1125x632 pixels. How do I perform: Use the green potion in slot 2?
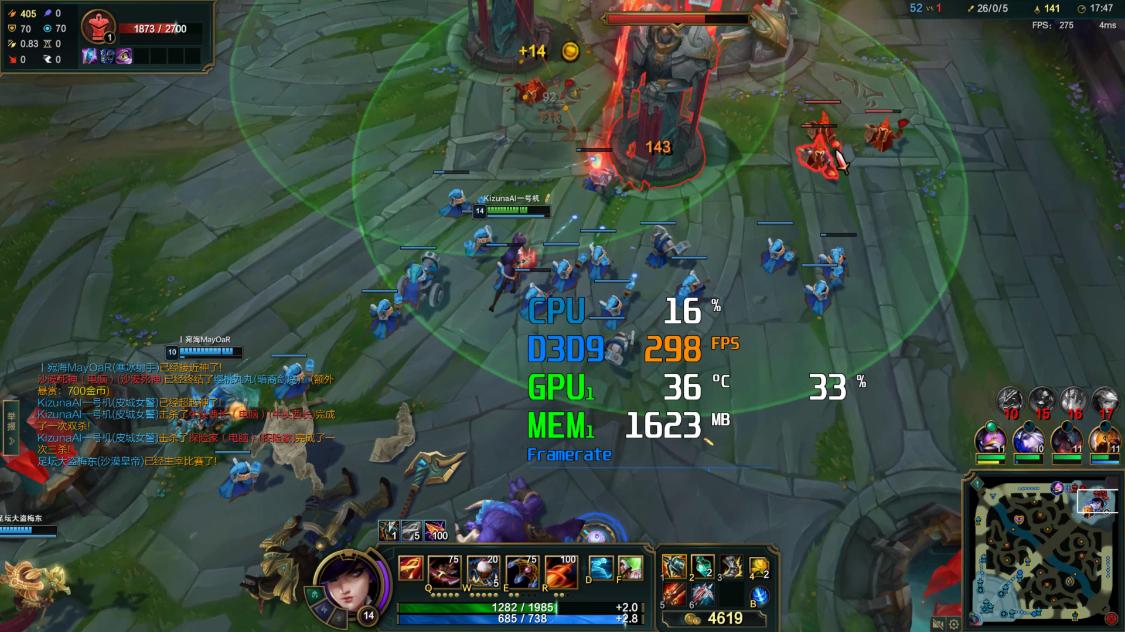click(x=702, y=567)
